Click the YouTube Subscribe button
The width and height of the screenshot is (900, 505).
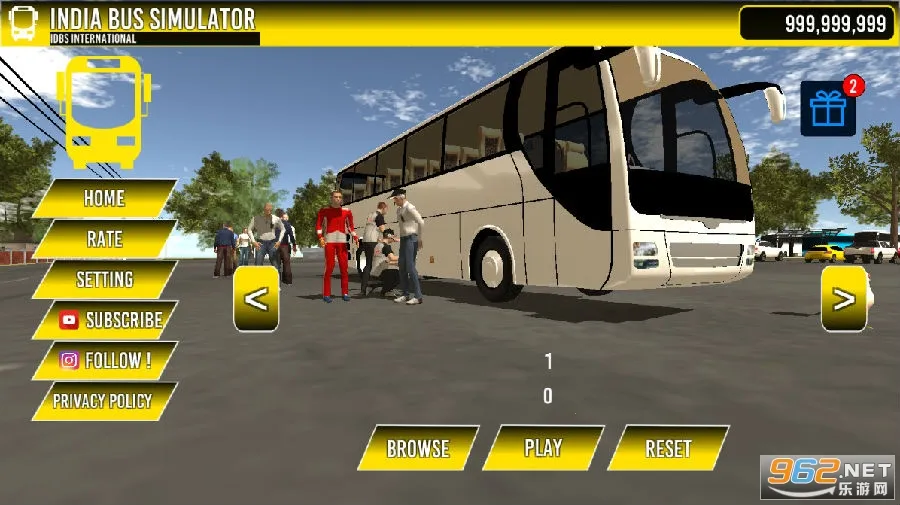coord(110,320)
